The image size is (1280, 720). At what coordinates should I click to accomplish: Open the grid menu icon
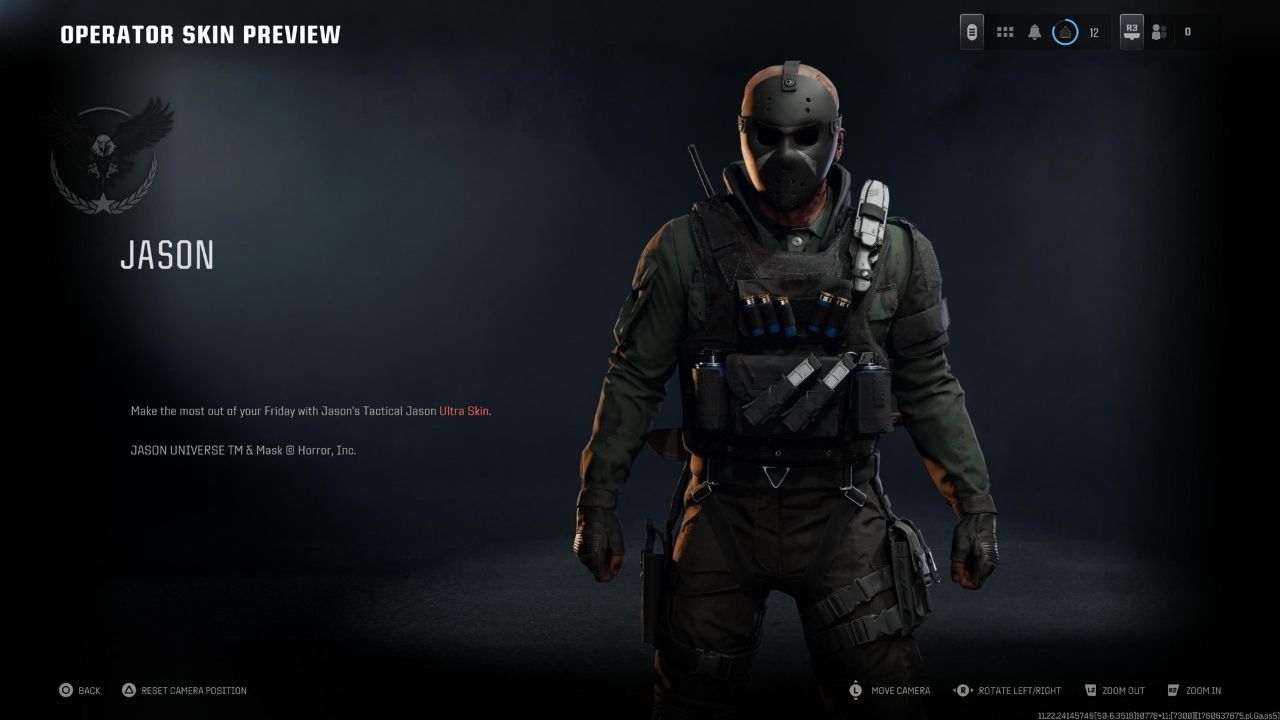pos(1005,32)
